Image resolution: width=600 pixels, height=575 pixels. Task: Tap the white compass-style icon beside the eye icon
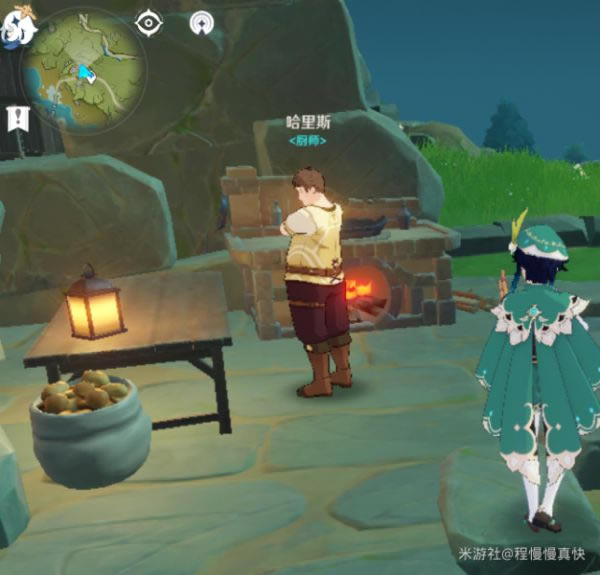point(202,22)
